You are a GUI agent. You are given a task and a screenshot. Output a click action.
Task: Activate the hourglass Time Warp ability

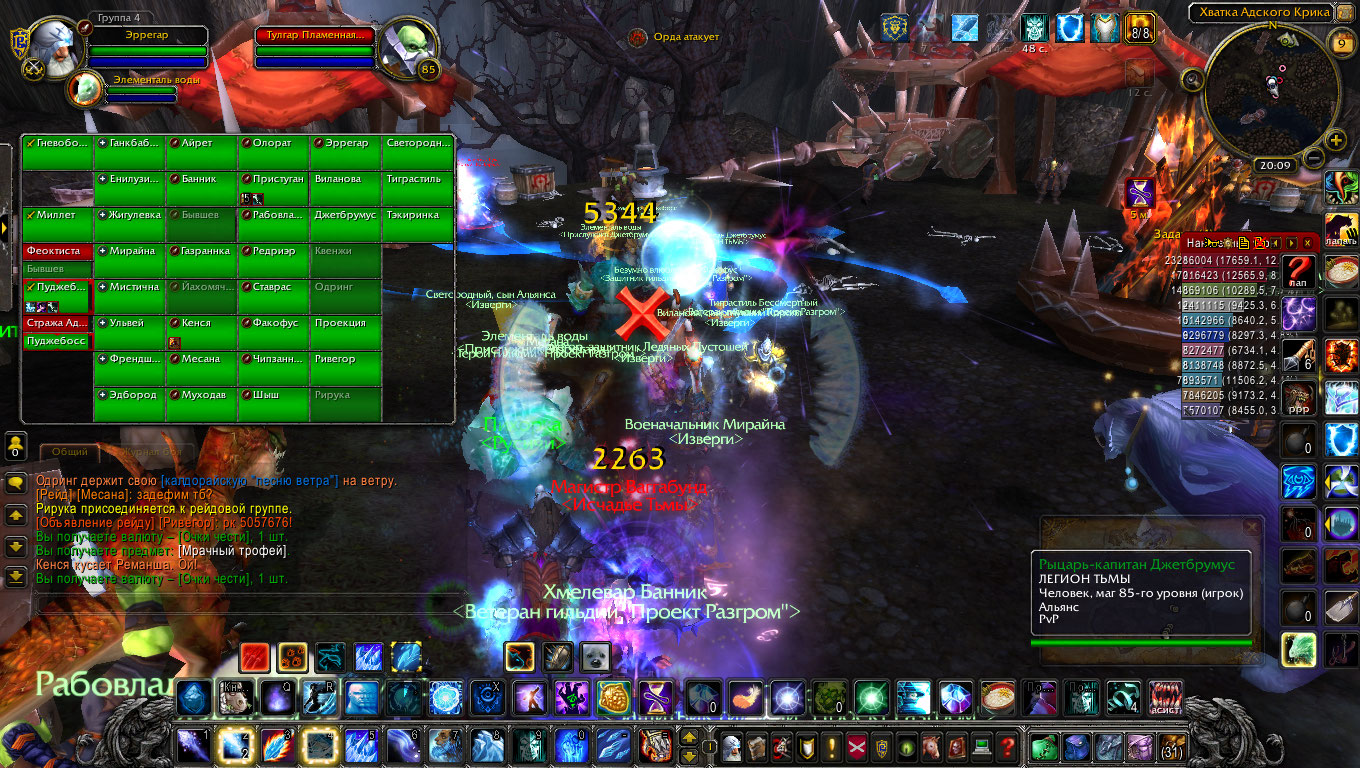pyautogui.click(x=656, y=696)
